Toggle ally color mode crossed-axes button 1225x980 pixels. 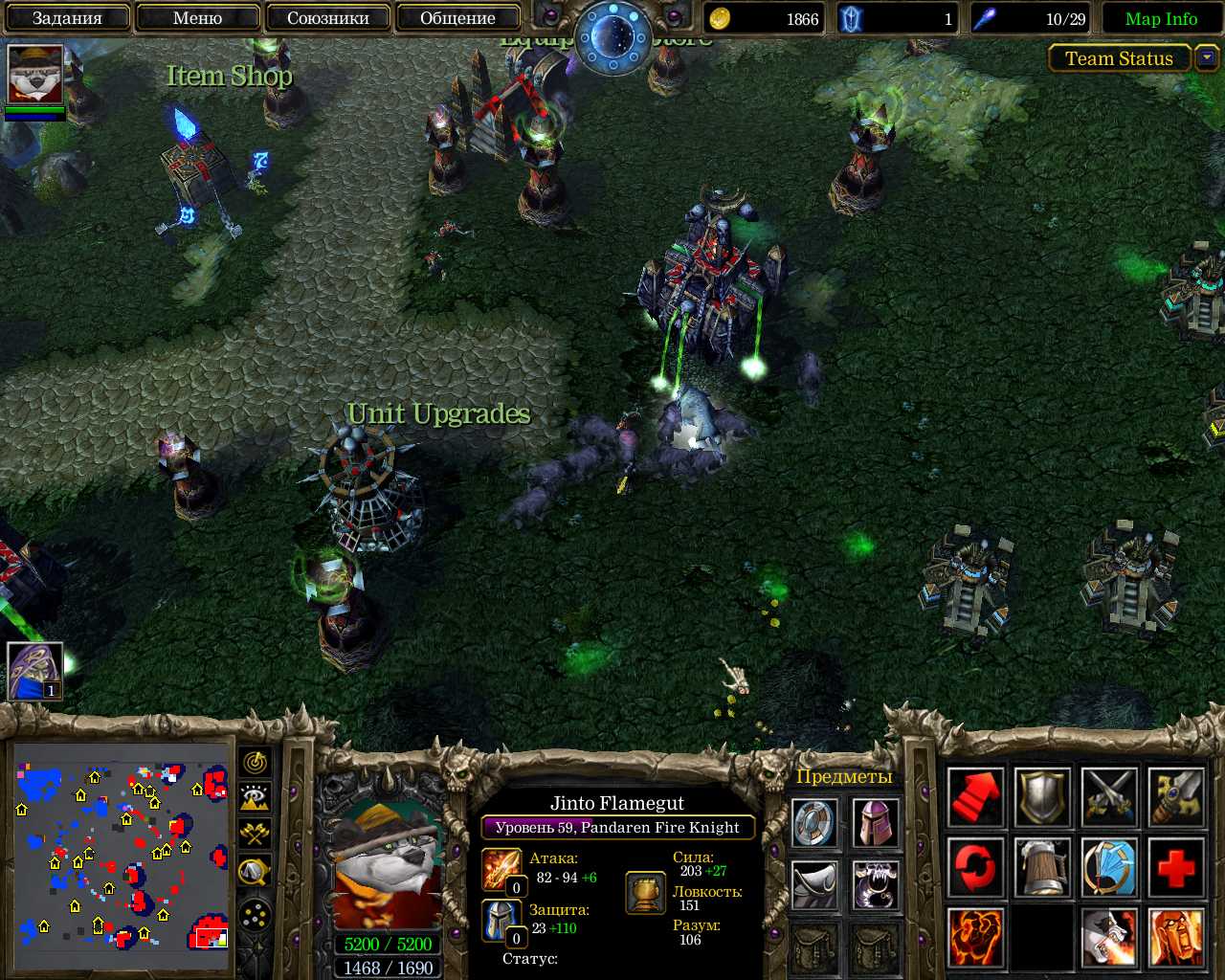pos(256,834)
